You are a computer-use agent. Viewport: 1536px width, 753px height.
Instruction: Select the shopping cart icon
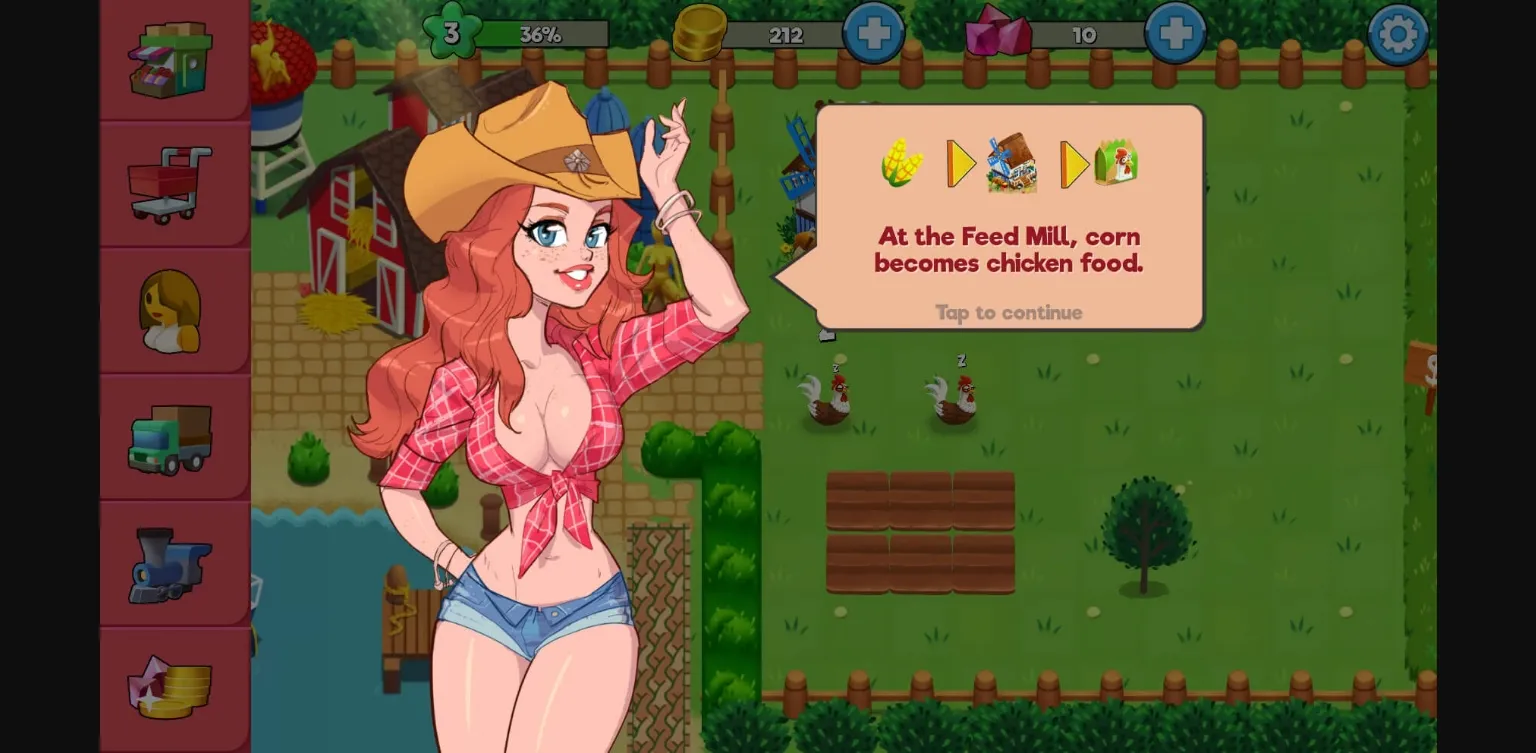170,185
